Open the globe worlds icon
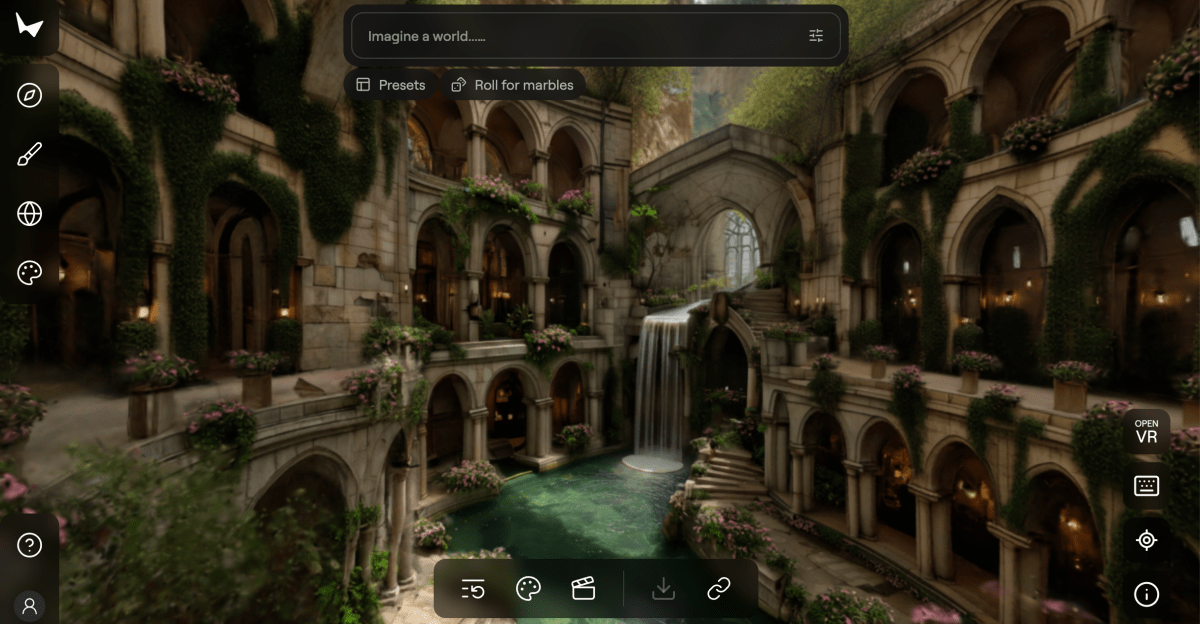 pos(30,213)
